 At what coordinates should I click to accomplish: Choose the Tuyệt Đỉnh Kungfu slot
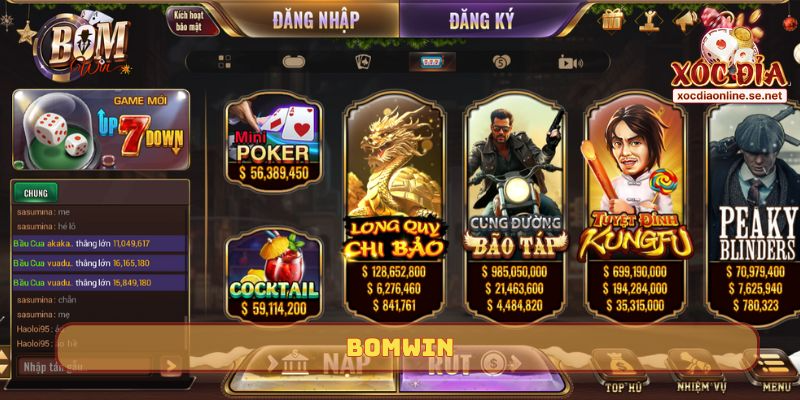tap(635, 200)
